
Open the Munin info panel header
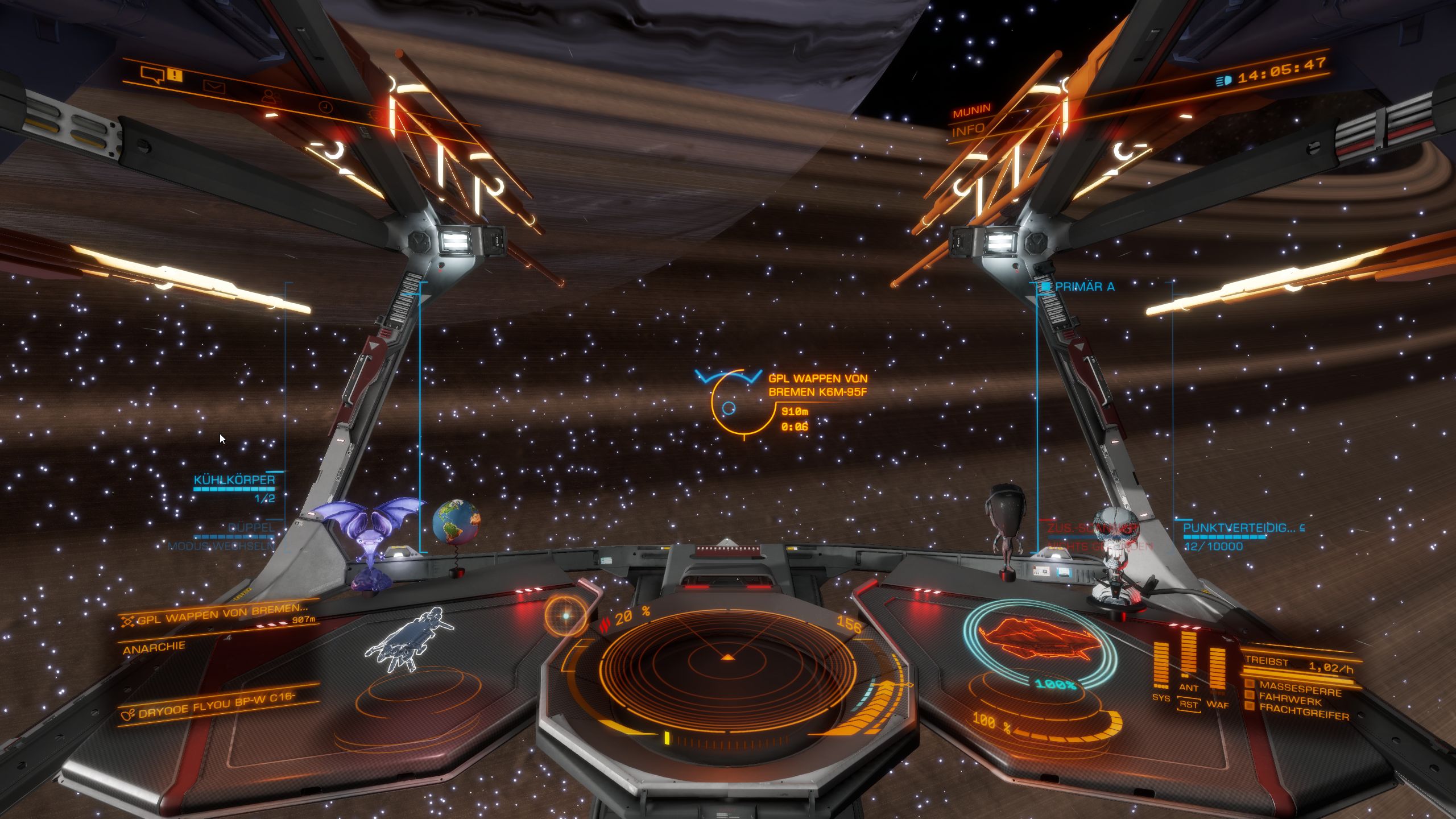click(x=971, y=110)
